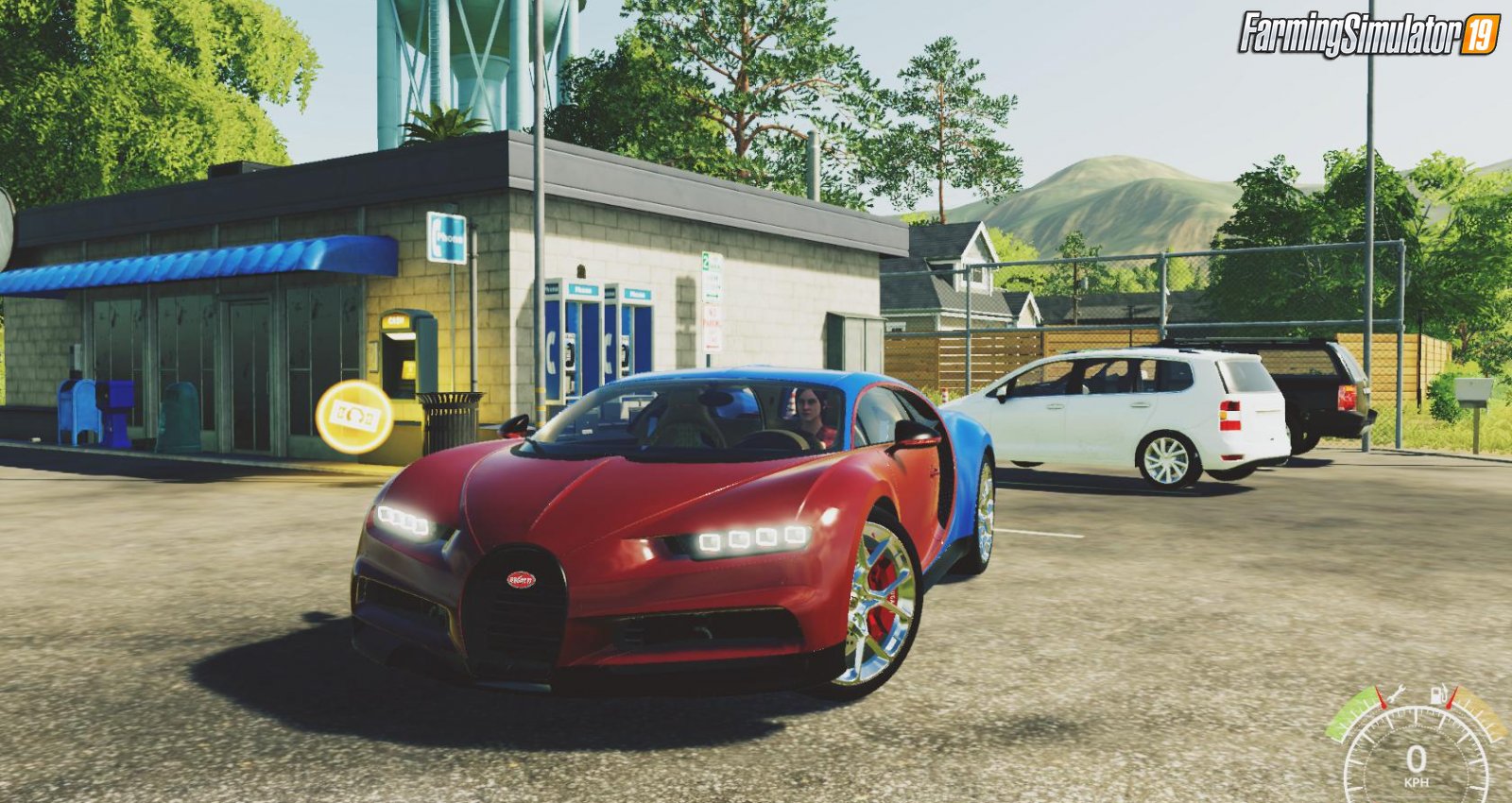The height and width of the screenshot is (803, 1512).
Task: Click the fuel pump icon on the HUD gauge
Action: 1436,695
